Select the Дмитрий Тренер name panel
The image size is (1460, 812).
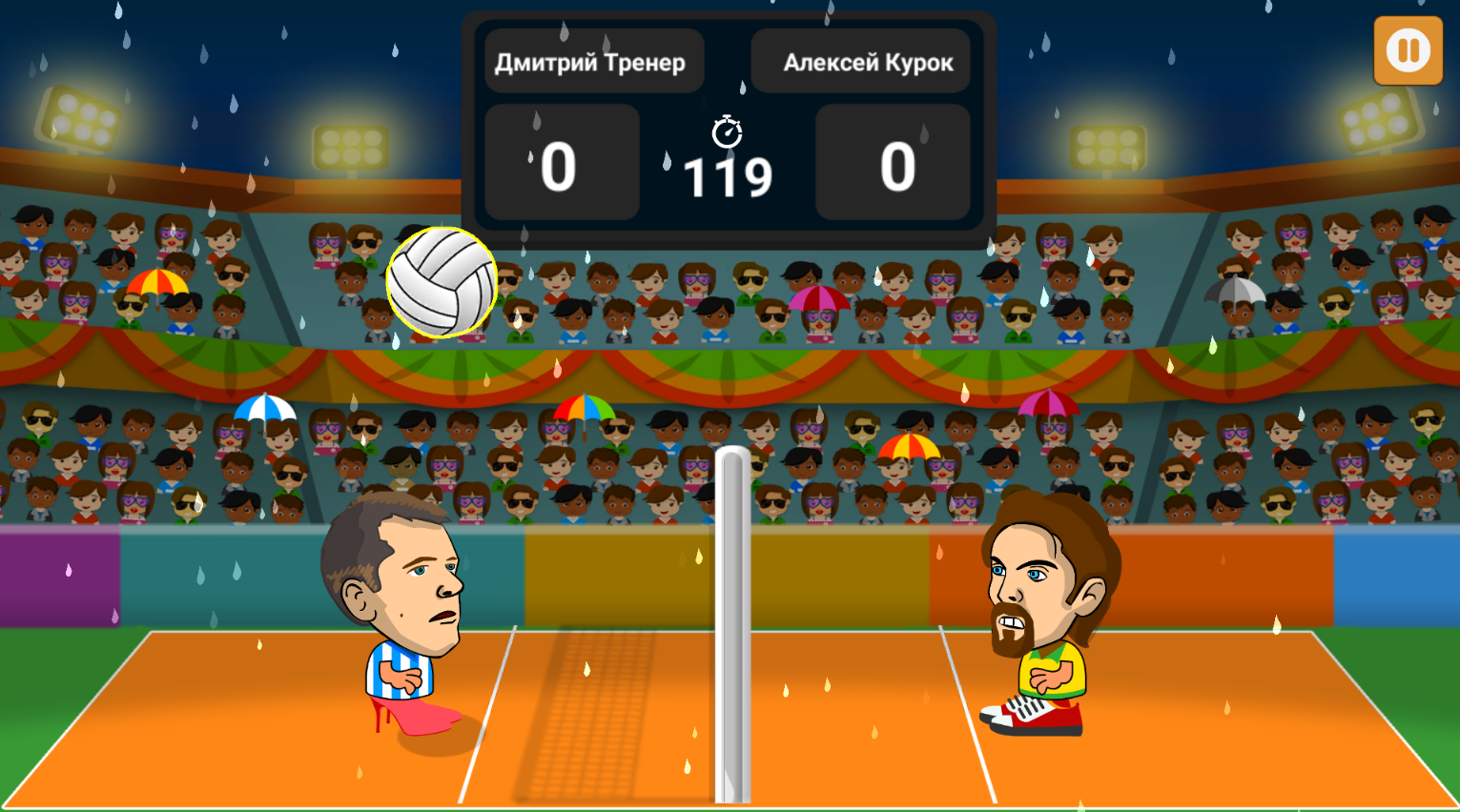click(x=593, y=60)
